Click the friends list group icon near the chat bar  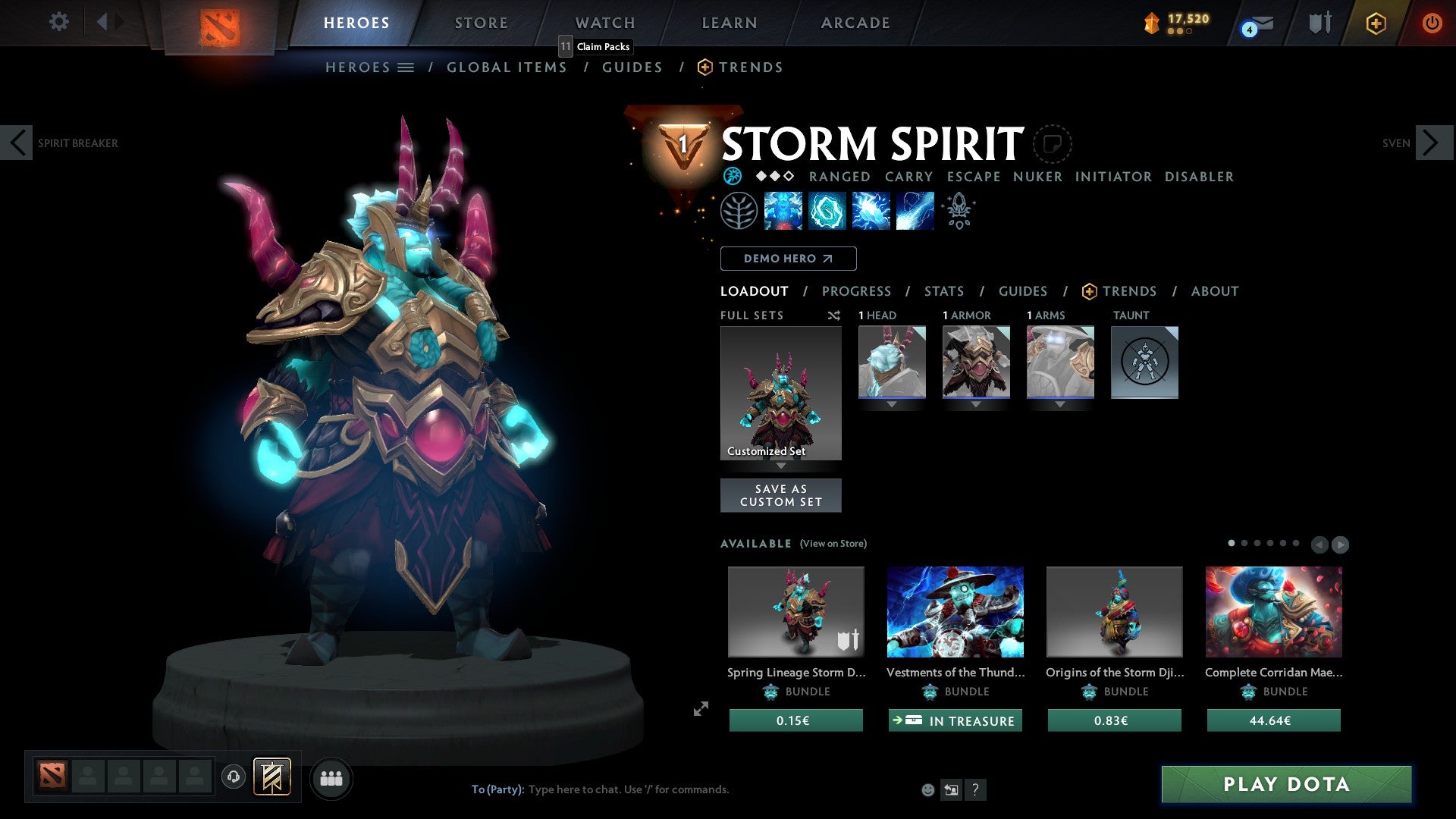click(x=331, y=778)
